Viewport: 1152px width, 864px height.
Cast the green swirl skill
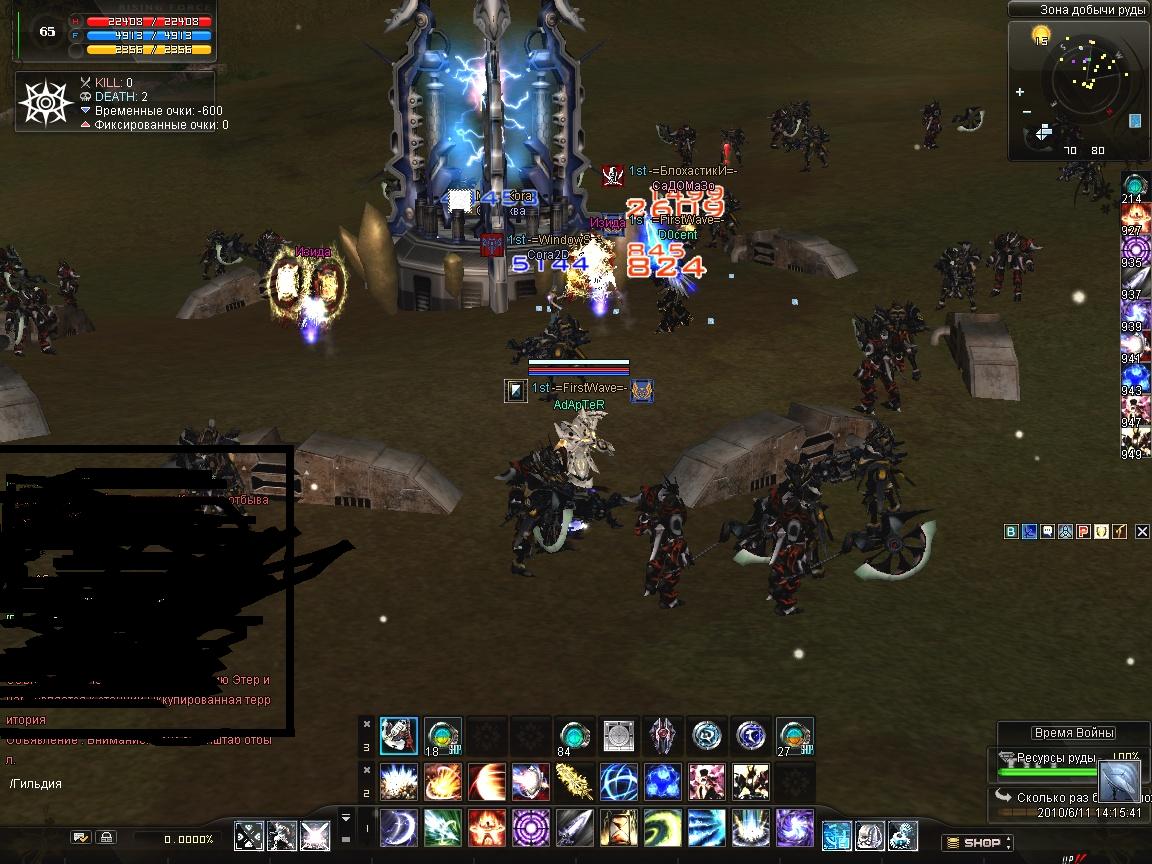coord(662,828)
